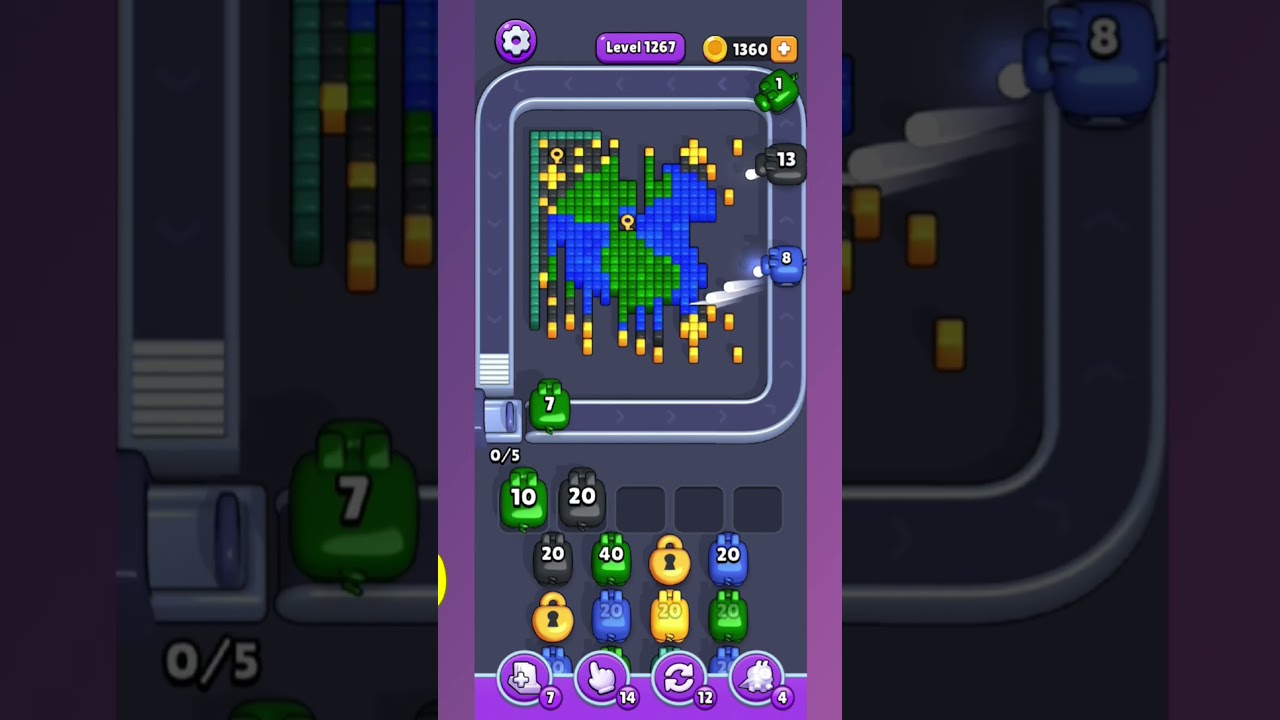The width and height of the screenshot is (1280, 720).
Task: Select the green cannon numbered 1
Action: (x=781, y=91)
